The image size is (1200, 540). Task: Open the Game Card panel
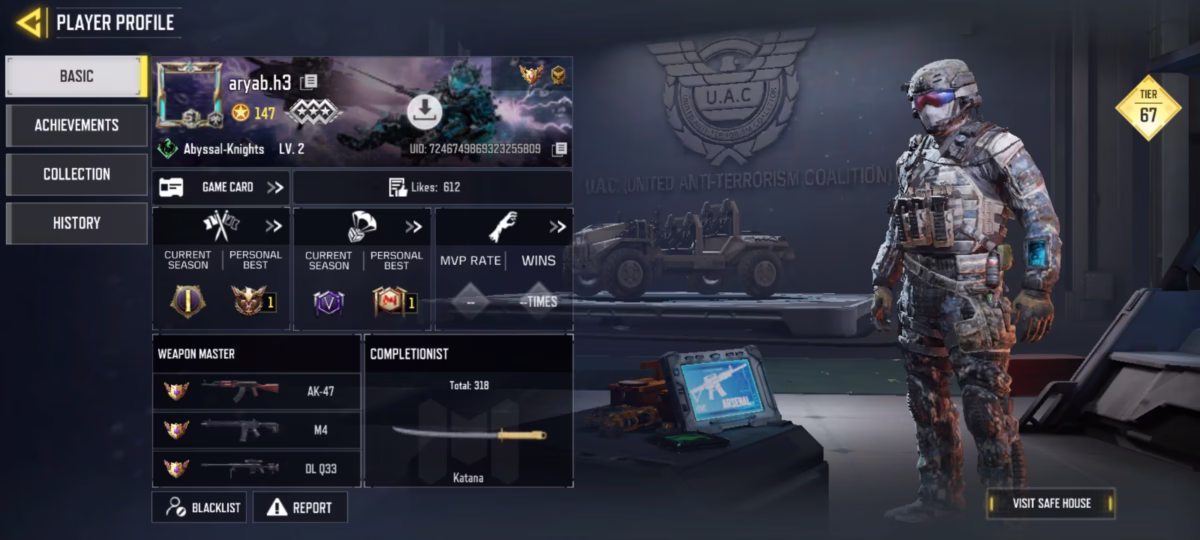coord(221,187)
